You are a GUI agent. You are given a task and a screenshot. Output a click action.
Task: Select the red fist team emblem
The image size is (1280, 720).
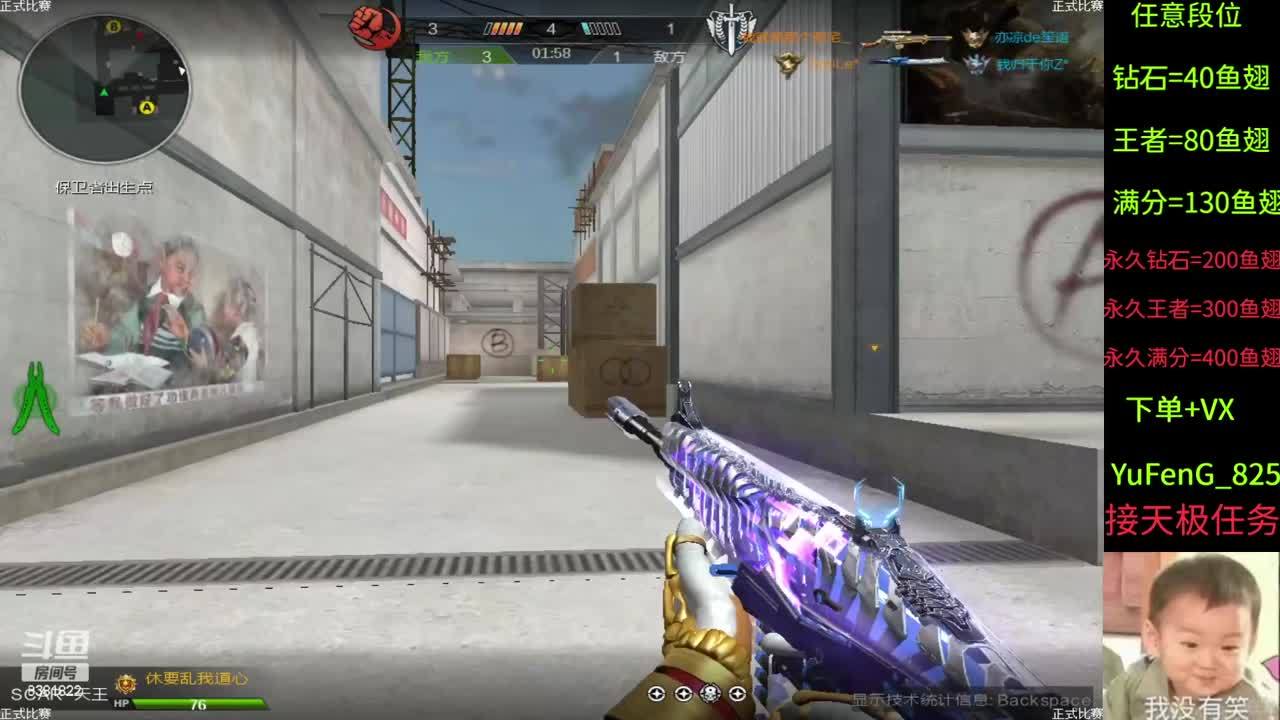click(x=376, y=27)
